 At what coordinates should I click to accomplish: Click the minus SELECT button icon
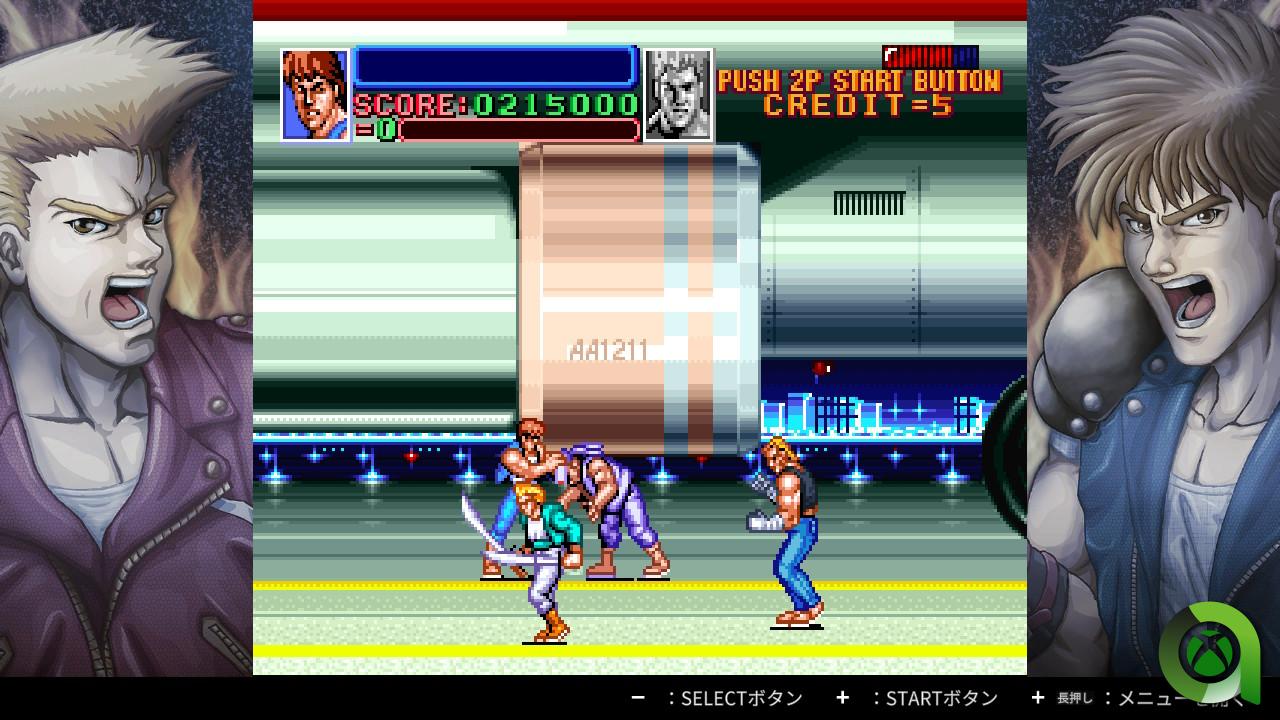coord(638,698)
